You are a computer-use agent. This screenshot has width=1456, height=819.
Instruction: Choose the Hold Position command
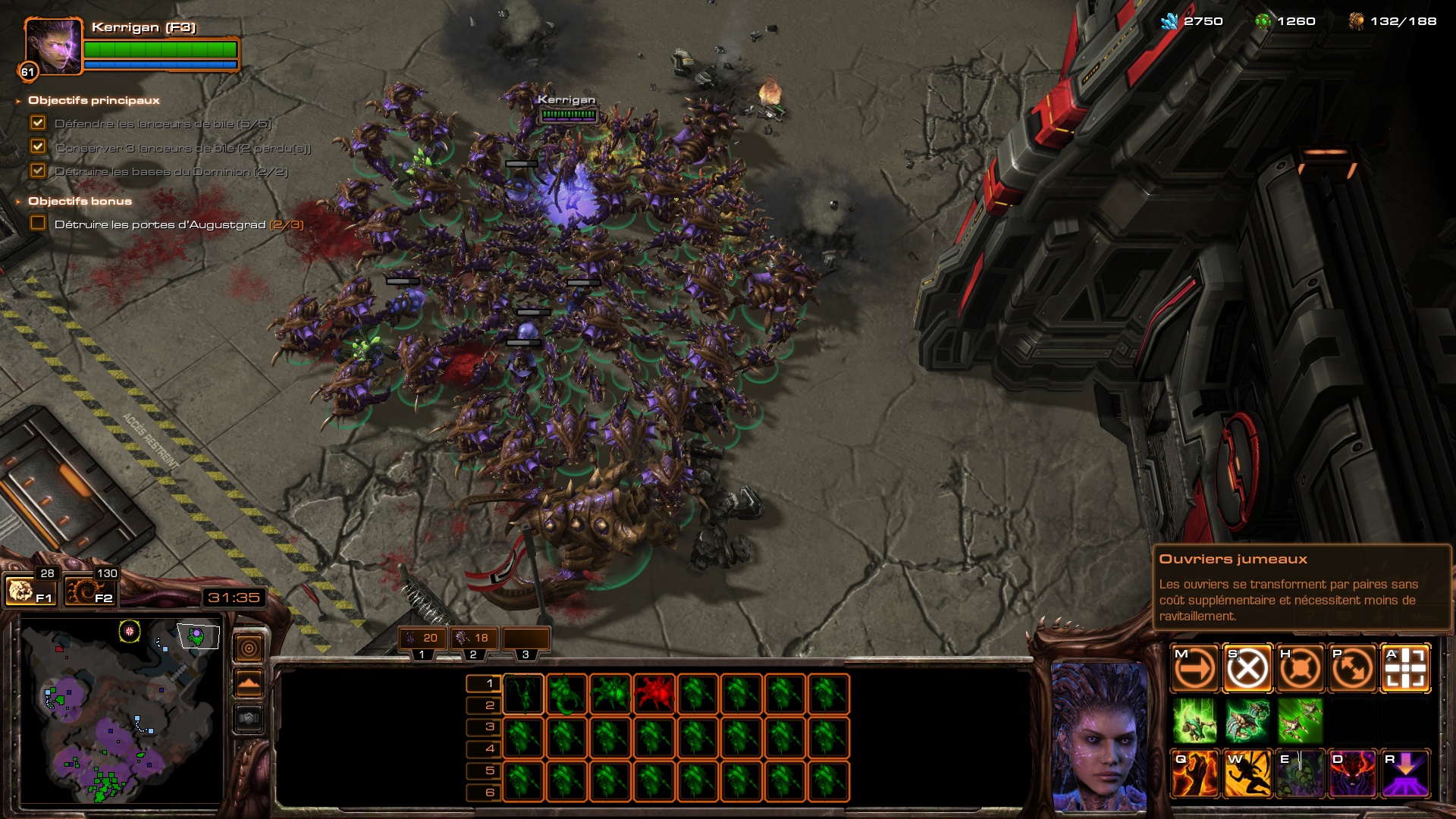pyautogui.click(x=1301, y=669)
